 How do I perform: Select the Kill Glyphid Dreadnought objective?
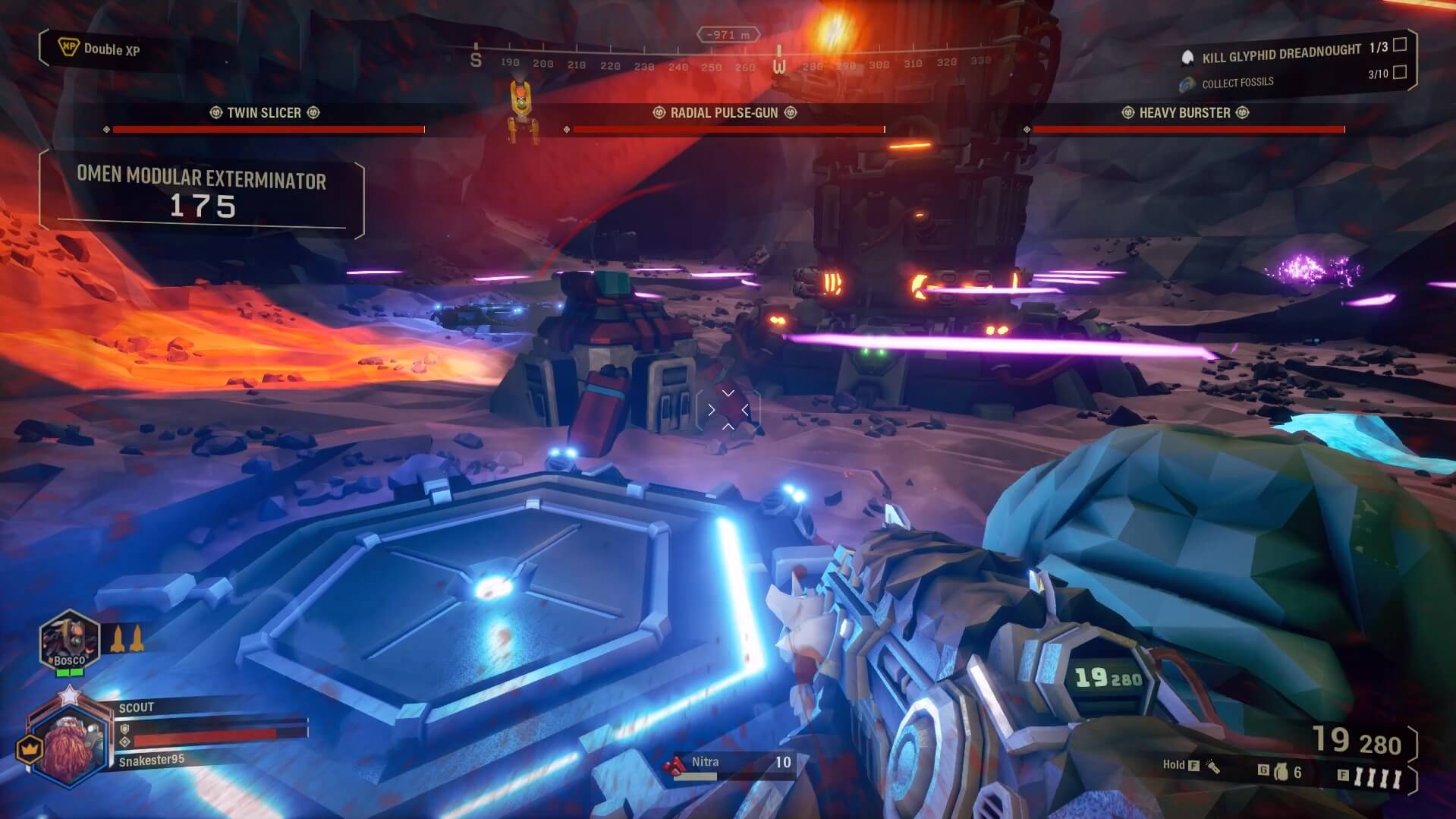(1281, 52)
